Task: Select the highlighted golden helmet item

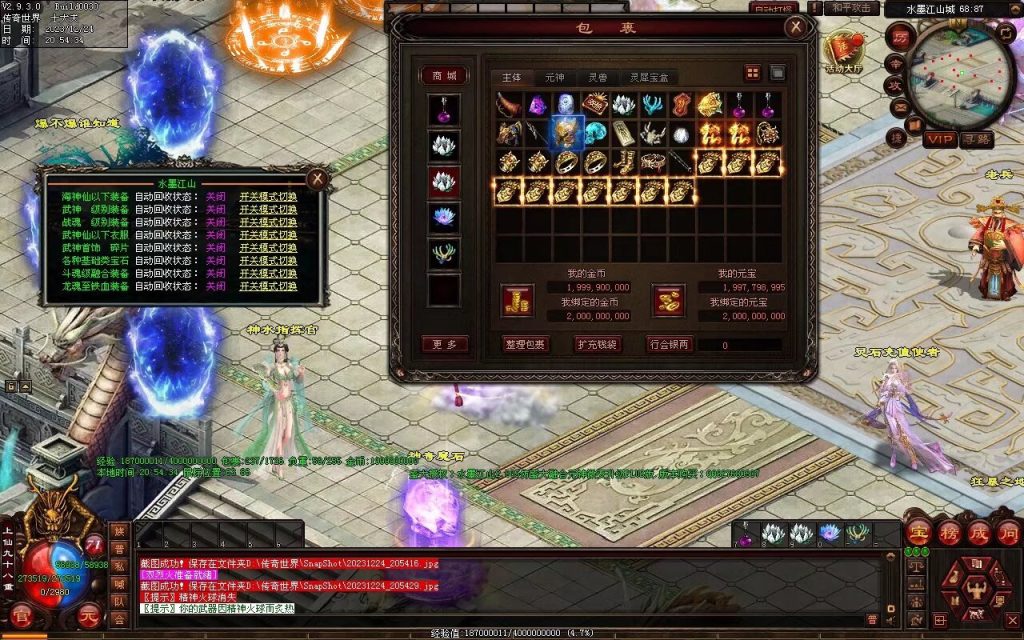Action: coord(568,132)
